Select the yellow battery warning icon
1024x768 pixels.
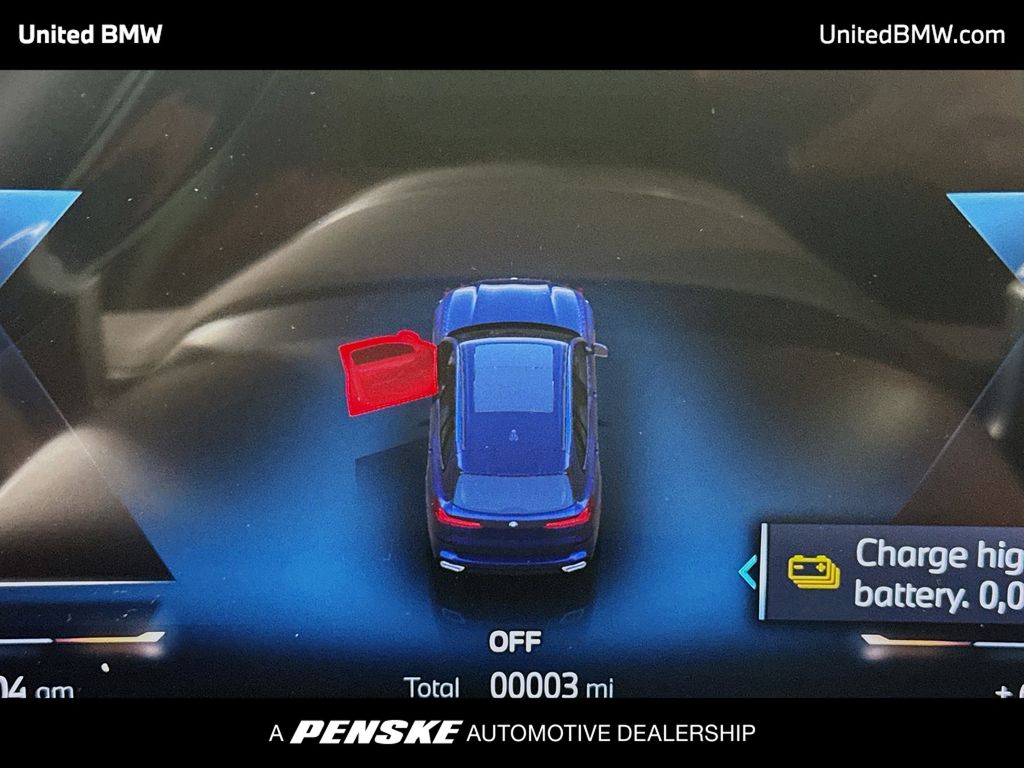coord(813,571)
